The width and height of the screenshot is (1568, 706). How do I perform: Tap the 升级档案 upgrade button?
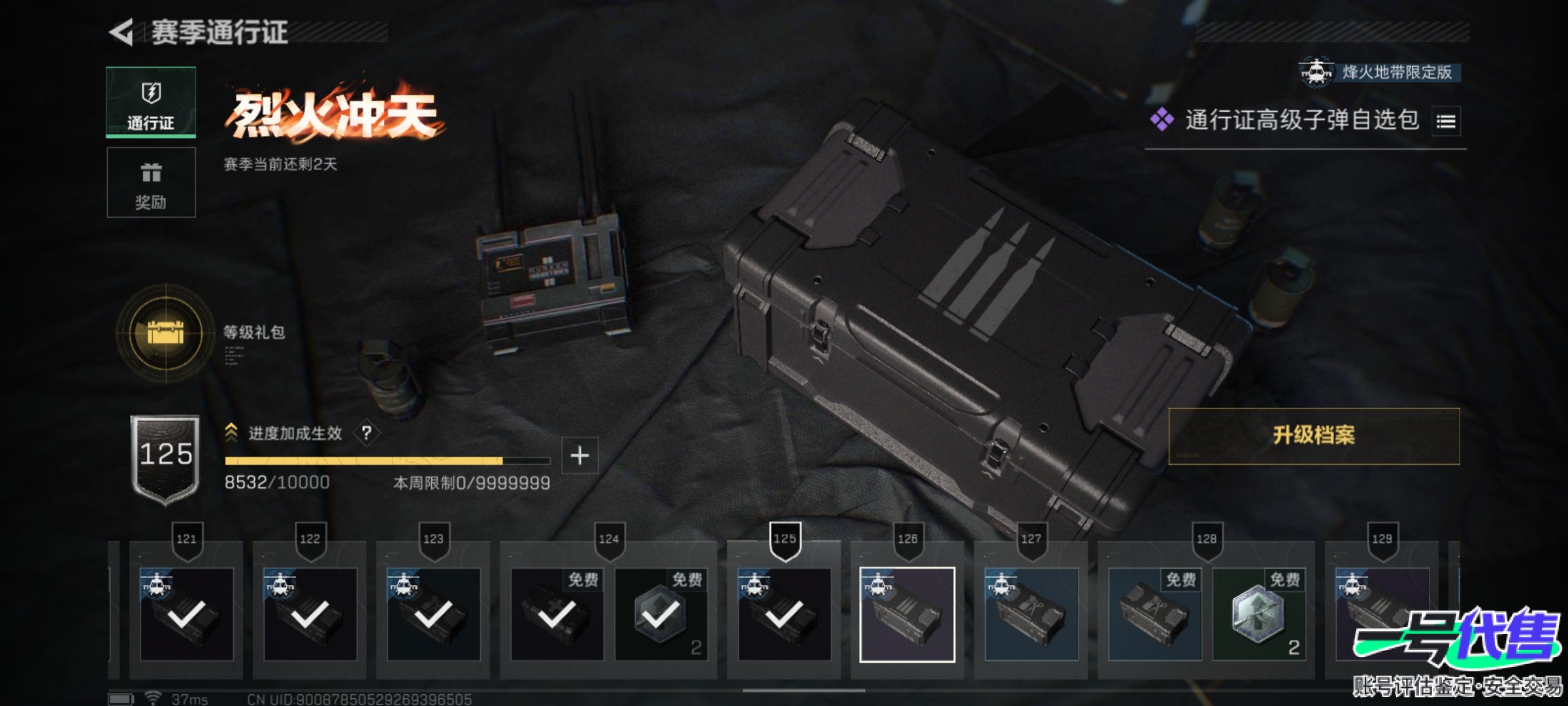(1313, 436)
